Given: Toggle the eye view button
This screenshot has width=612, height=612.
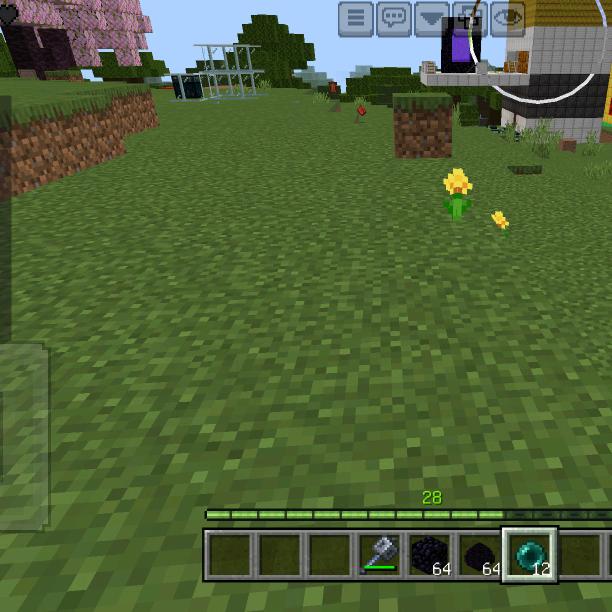Looking at the screenshot, I should (508, 18).
